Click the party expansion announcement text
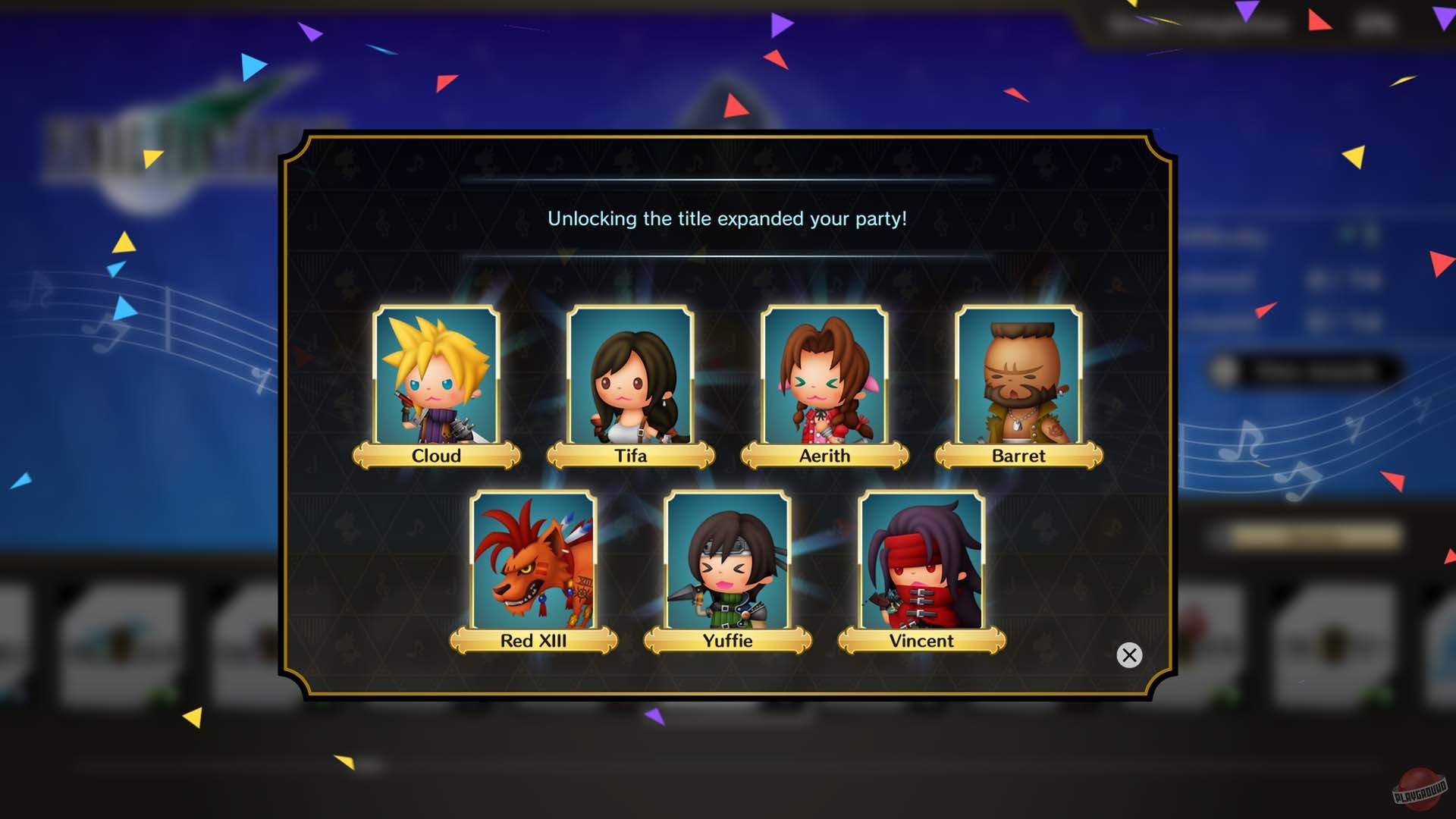 point(728,219)
